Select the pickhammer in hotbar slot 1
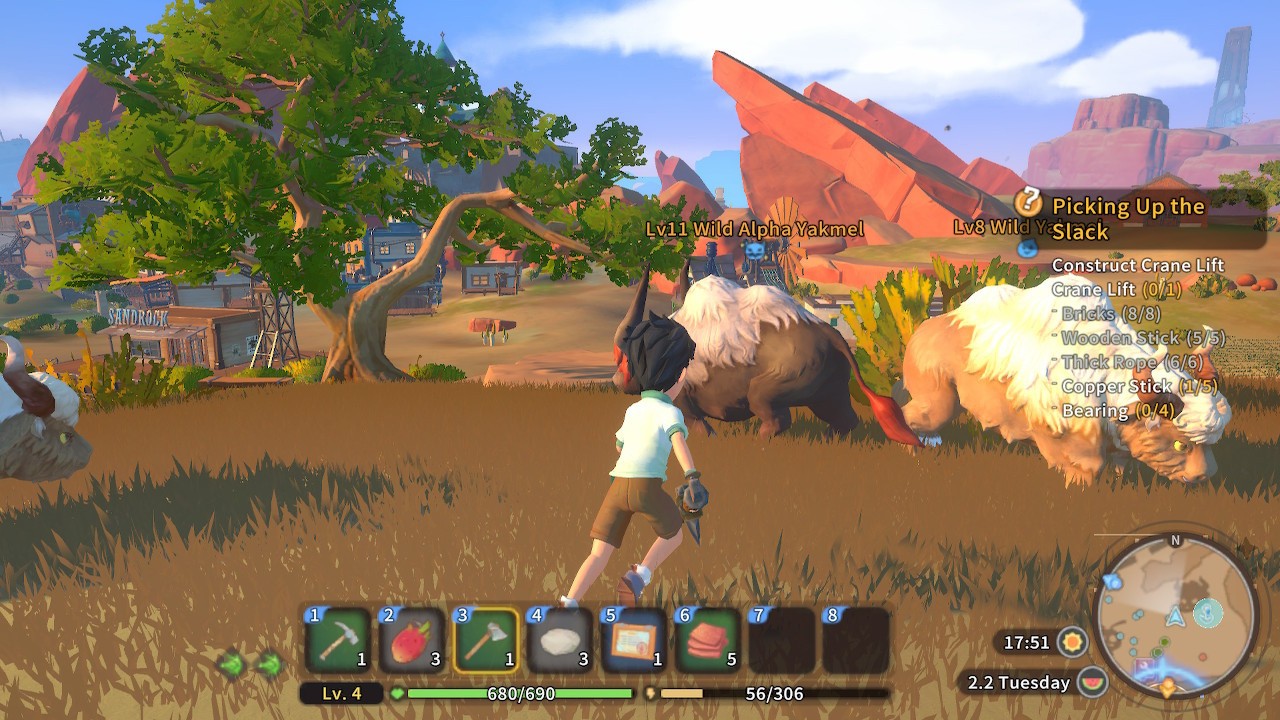This screenshot has width=1280, height=720. [x=338, y=640]
